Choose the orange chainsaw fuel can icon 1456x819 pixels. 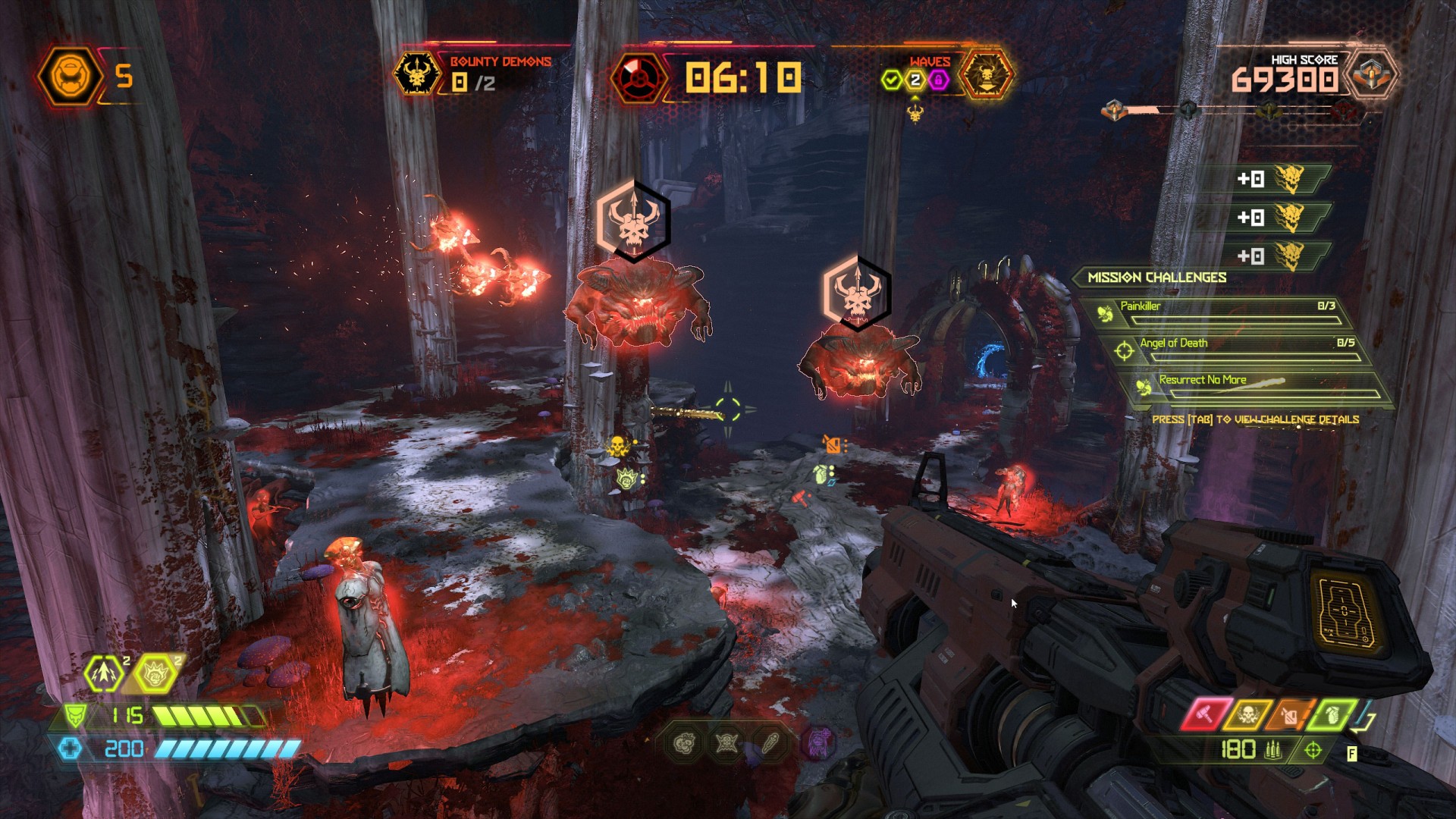(1291, 714)
